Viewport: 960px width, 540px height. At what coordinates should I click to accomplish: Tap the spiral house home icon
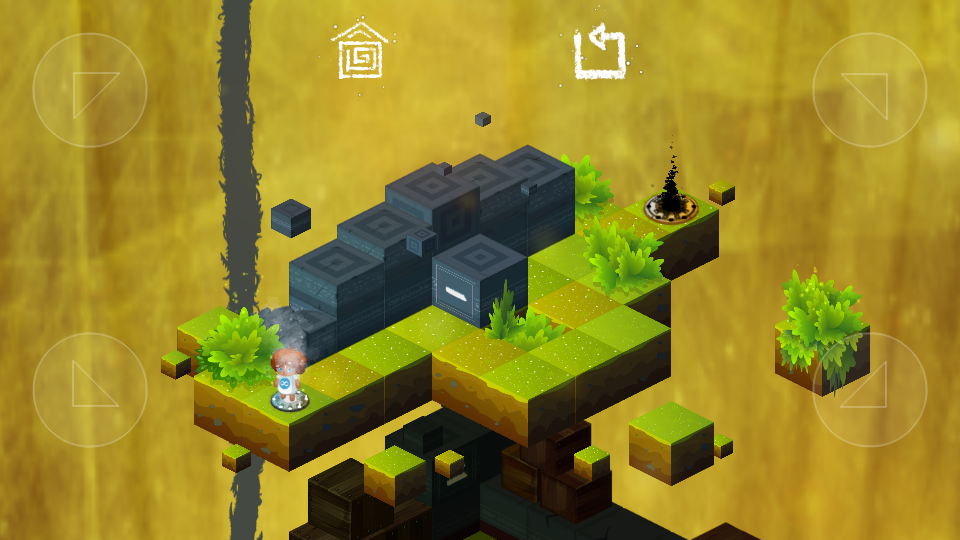tap(360, 52)
